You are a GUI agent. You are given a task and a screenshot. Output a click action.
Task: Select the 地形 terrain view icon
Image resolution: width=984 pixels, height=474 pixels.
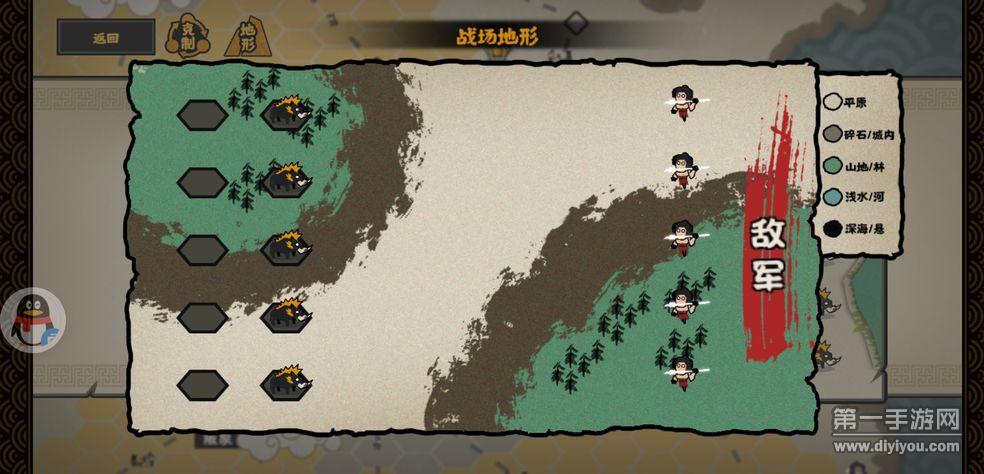245,38
